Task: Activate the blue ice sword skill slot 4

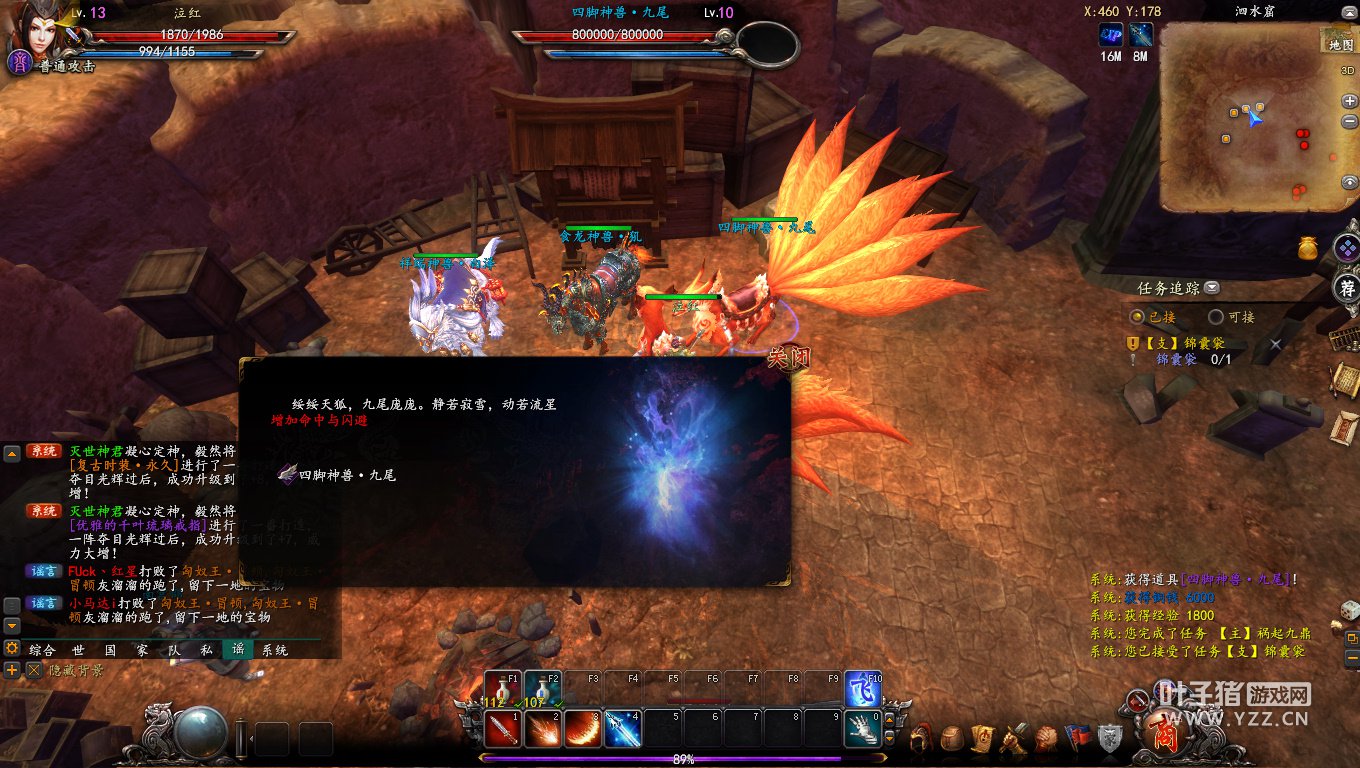Action: coord(622,729)
